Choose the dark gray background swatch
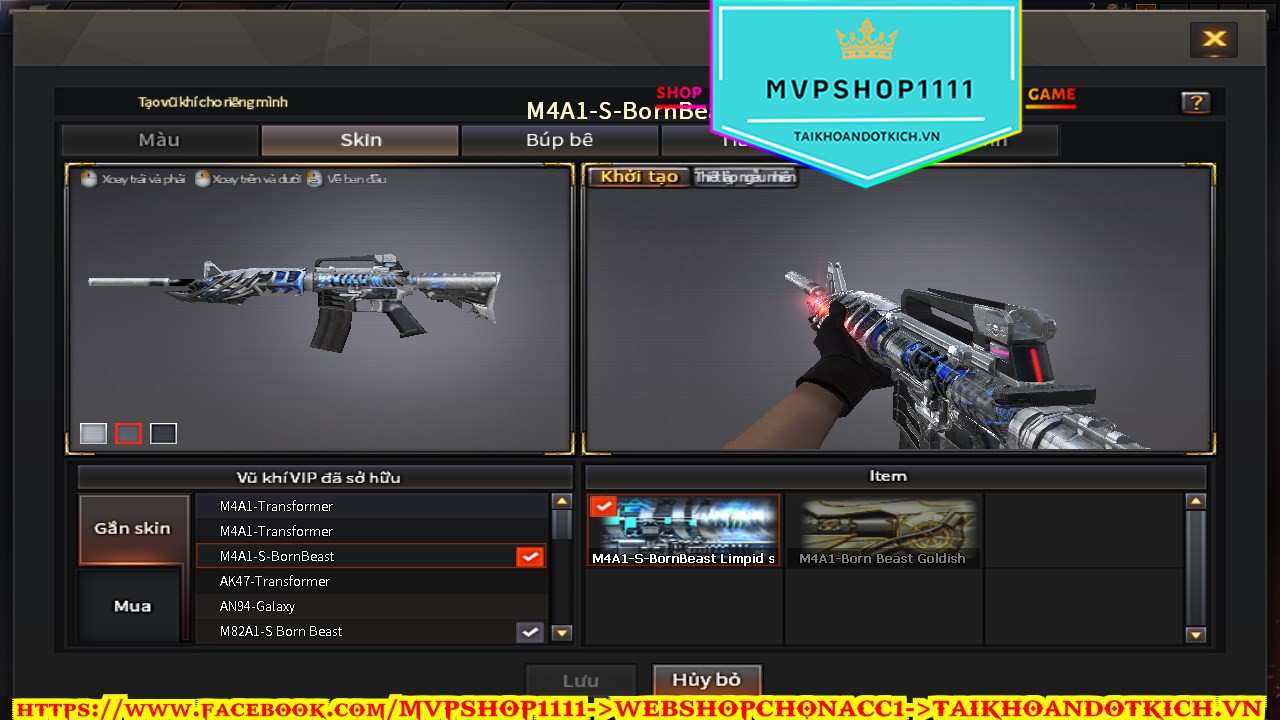 [163, 433]
